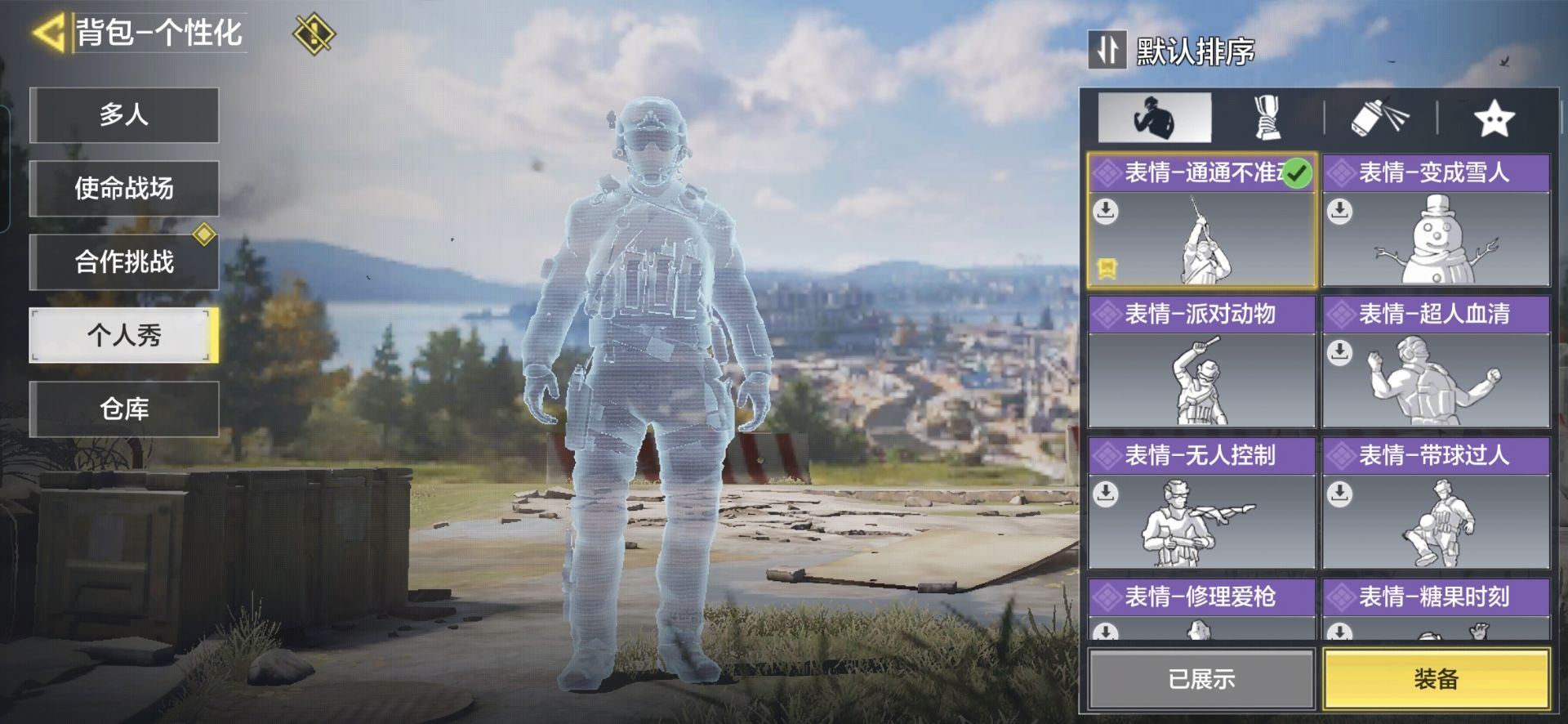1568x724 pixels.
Task: Pick the 表情-超人血清 emote
Action: (x=1436, y=362)
